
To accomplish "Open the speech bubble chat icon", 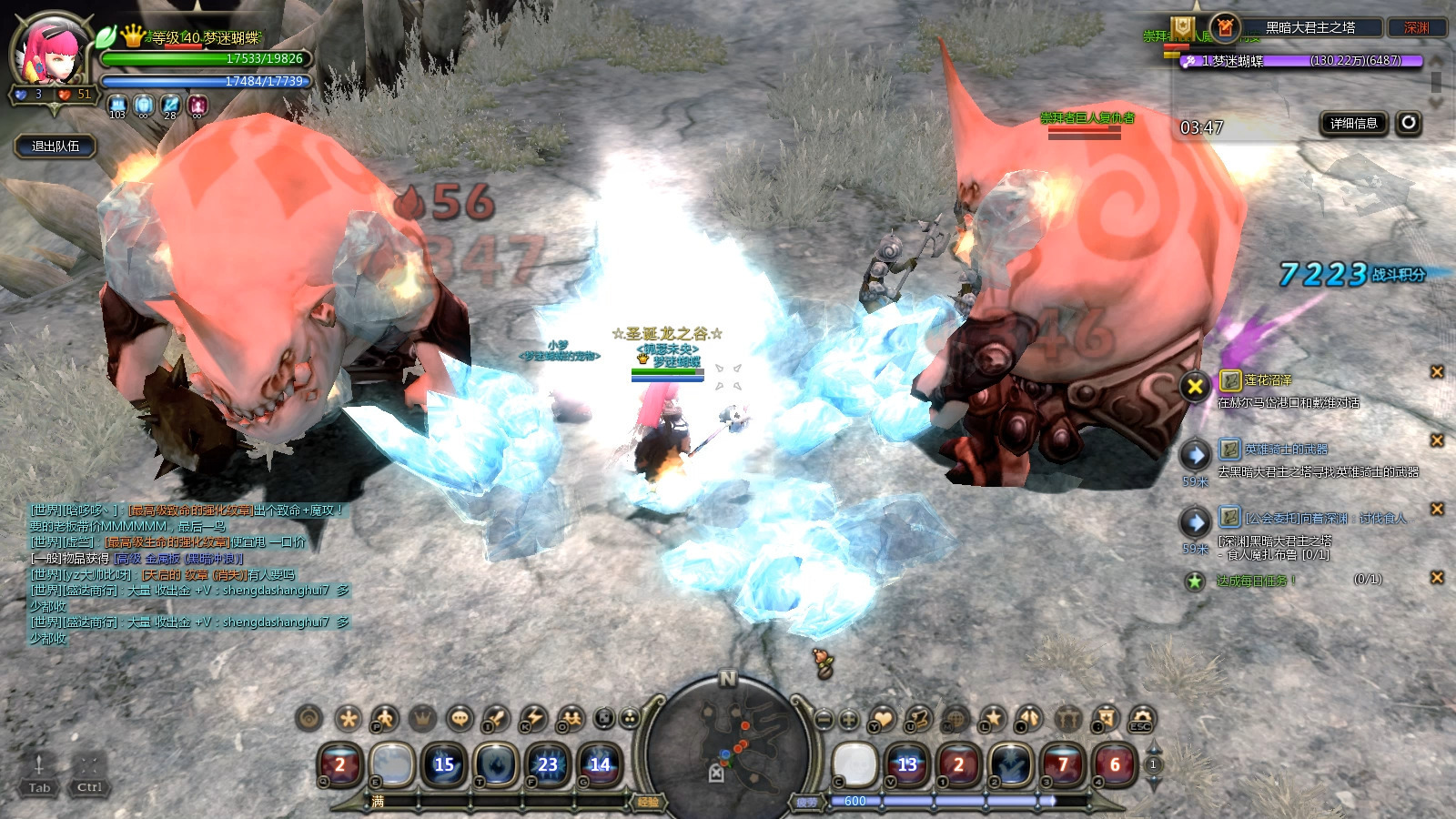I will pyautogui.click(x=460, y=719).
